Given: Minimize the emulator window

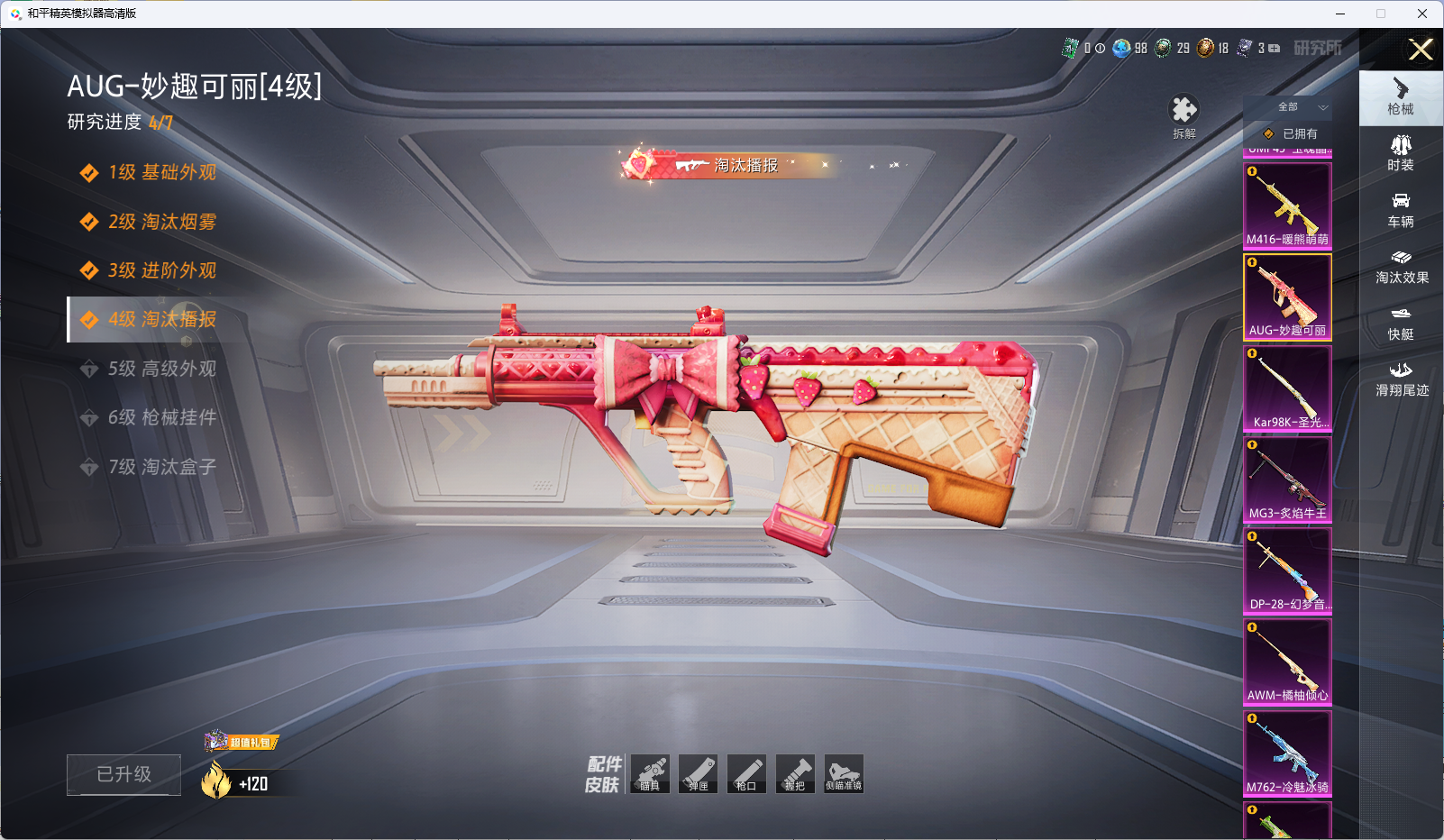Looking at the screenshot, I should coord(1340,14).
